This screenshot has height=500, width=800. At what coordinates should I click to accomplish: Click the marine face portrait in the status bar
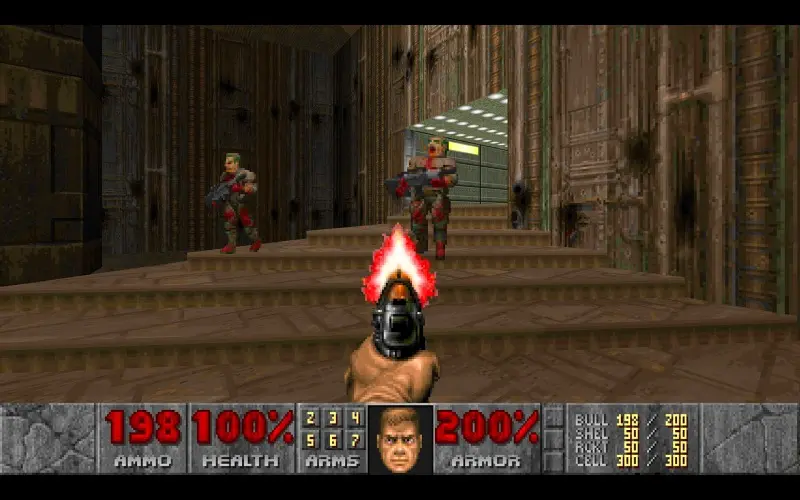401,438
